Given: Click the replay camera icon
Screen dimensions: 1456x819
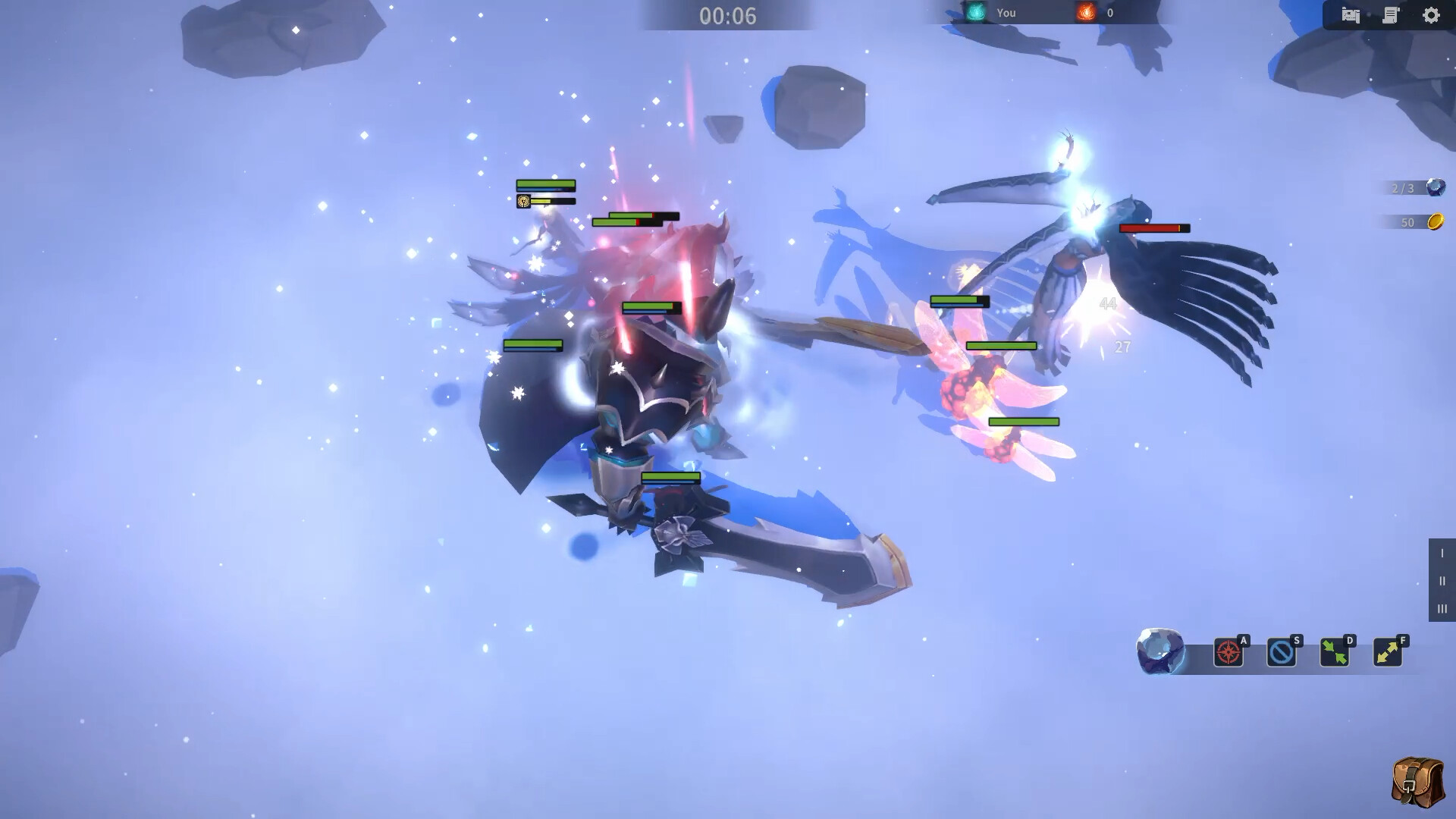Looking at the screenshot, I should (1351, 14).
